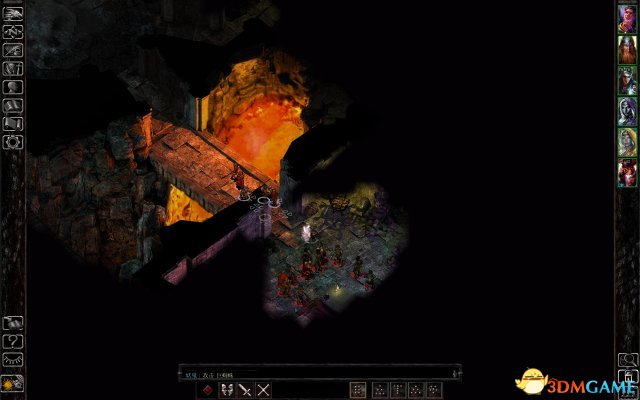Open the priest scroll icon

tap(13, 124)
